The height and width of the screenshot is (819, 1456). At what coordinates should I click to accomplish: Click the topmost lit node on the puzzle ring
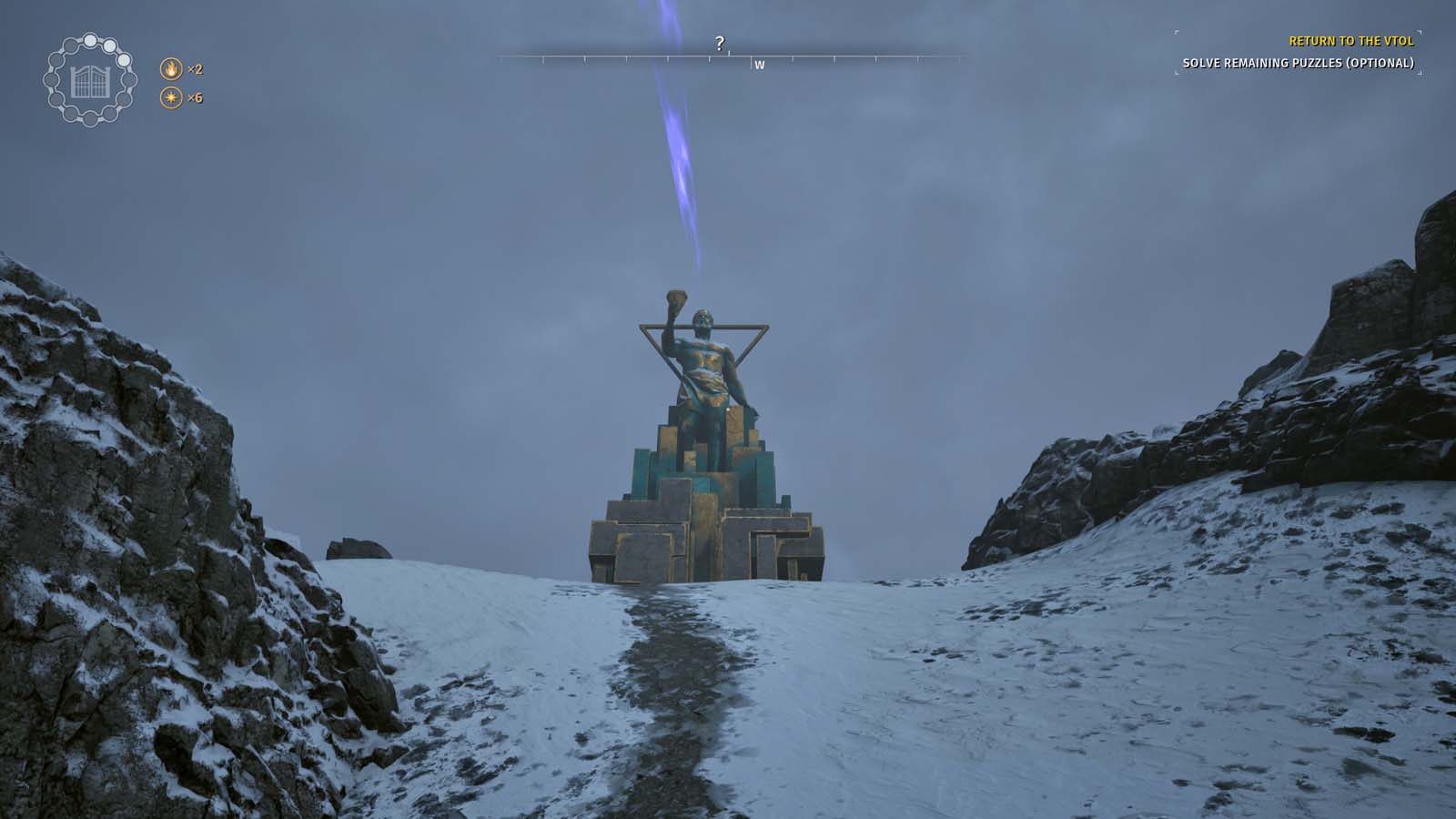89,40
